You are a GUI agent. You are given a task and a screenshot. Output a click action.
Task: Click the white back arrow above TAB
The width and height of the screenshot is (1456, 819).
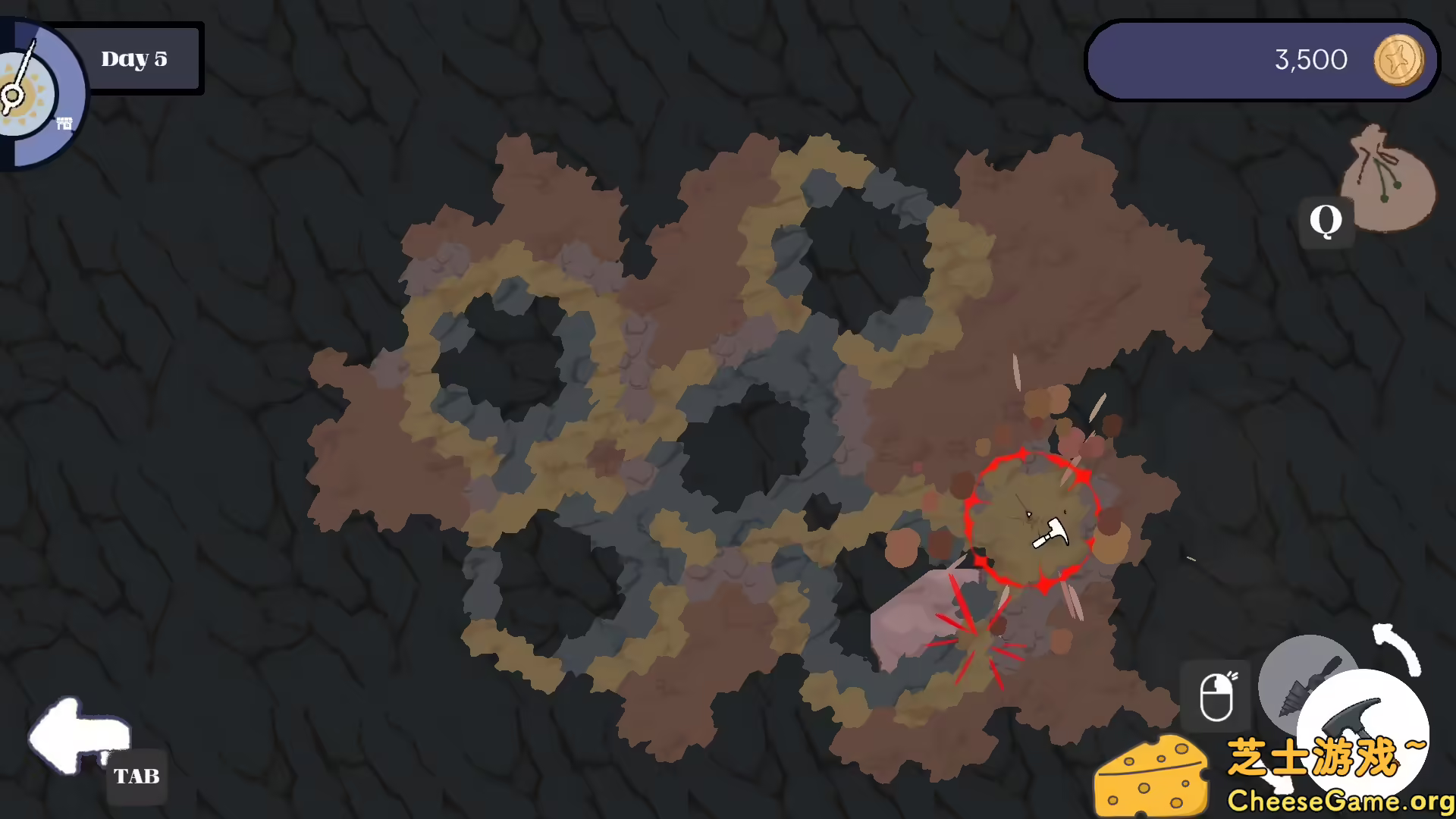point(78,736)
